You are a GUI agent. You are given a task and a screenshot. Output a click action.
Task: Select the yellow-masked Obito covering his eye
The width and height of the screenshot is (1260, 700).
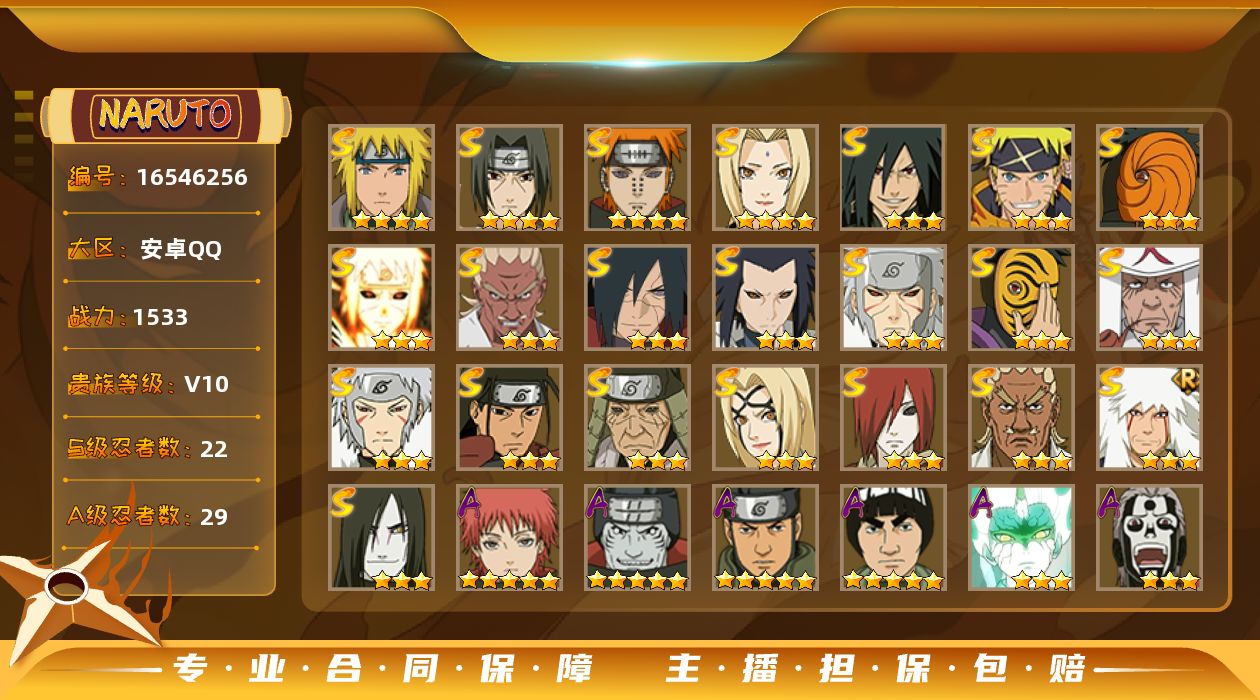click(1021, 297)
